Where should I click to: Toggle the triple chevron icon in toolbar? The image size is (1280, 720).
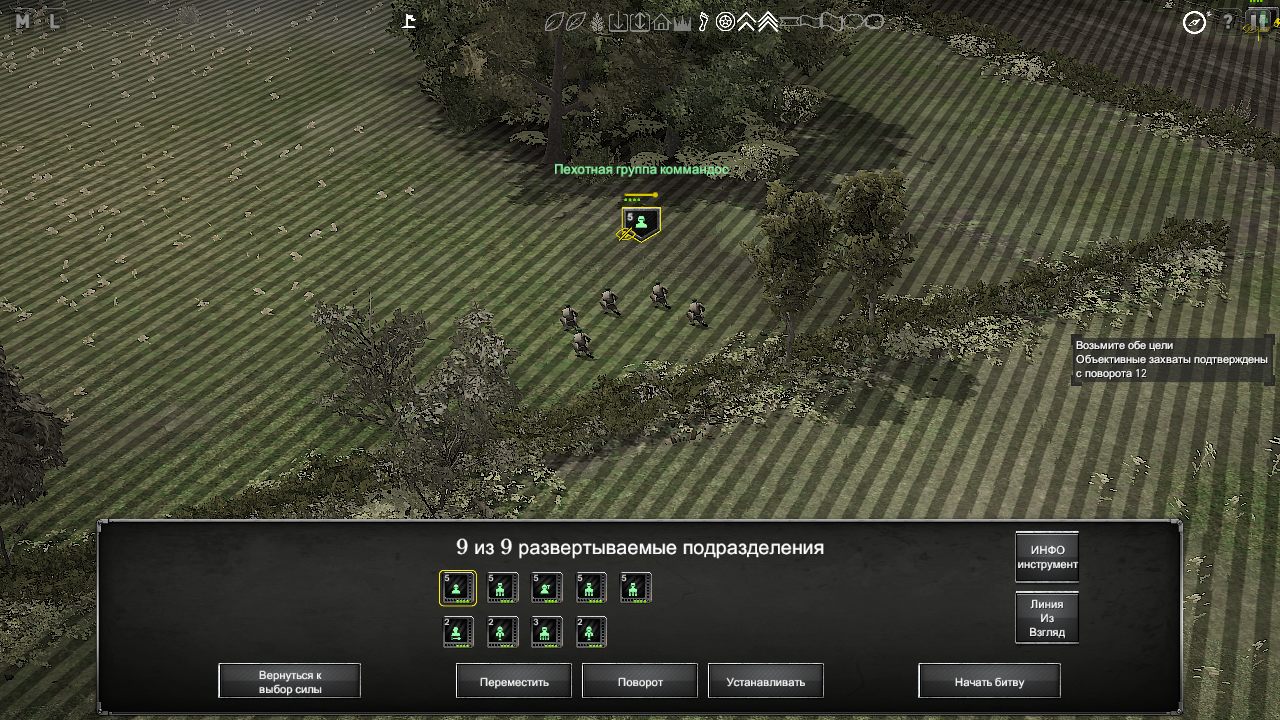768,22
